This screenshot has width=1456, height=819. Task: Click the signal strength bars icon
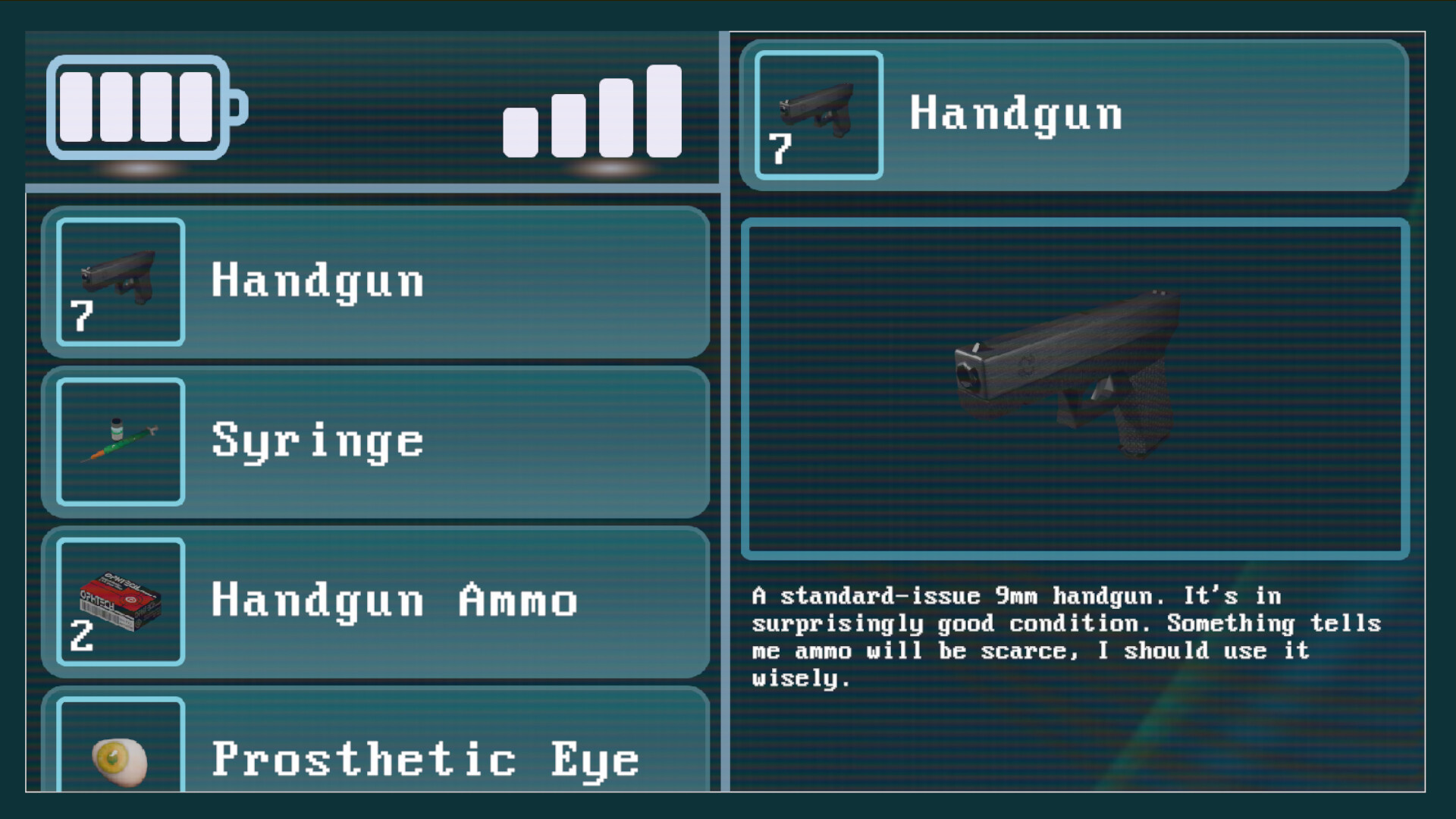[591, 114]
